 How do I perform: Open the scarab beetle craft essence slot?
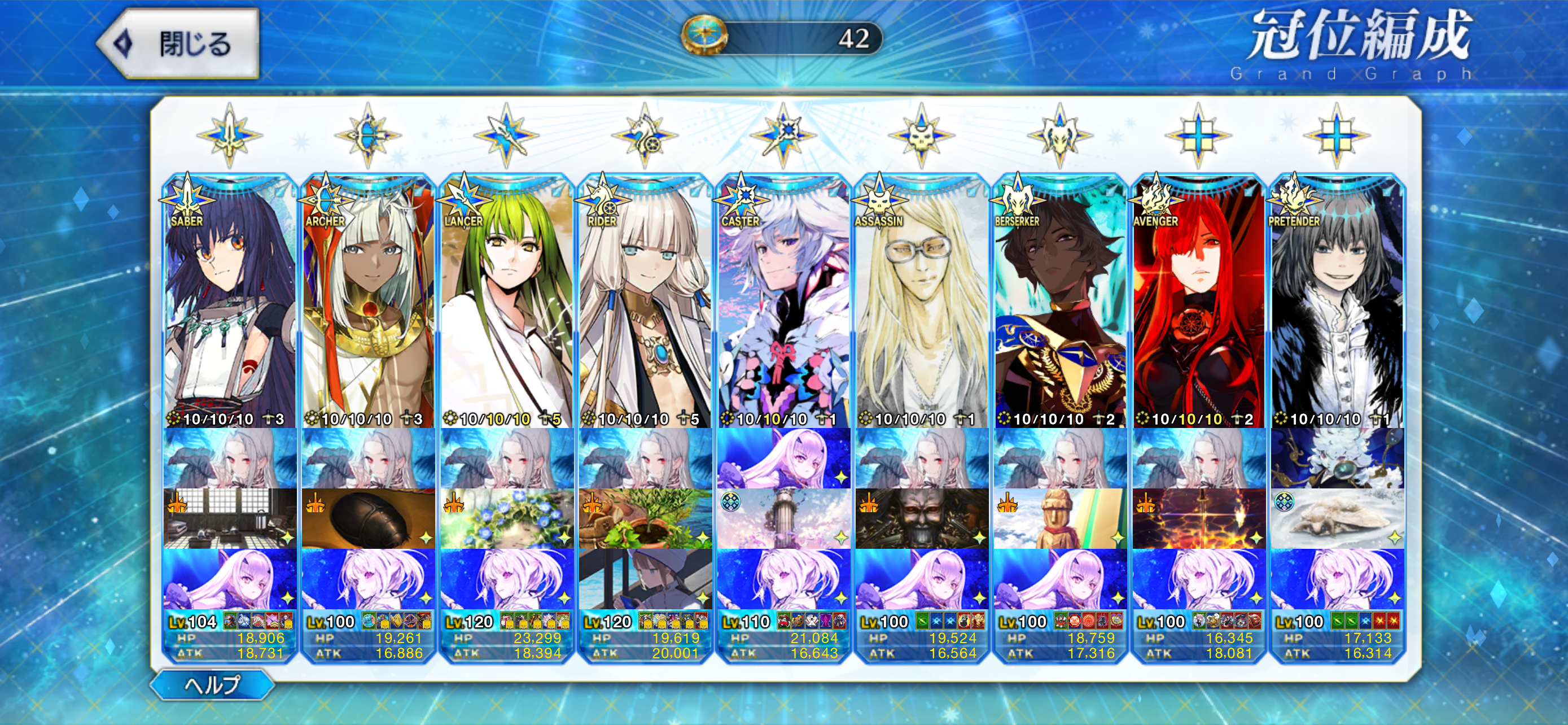(x=367, y=519)
